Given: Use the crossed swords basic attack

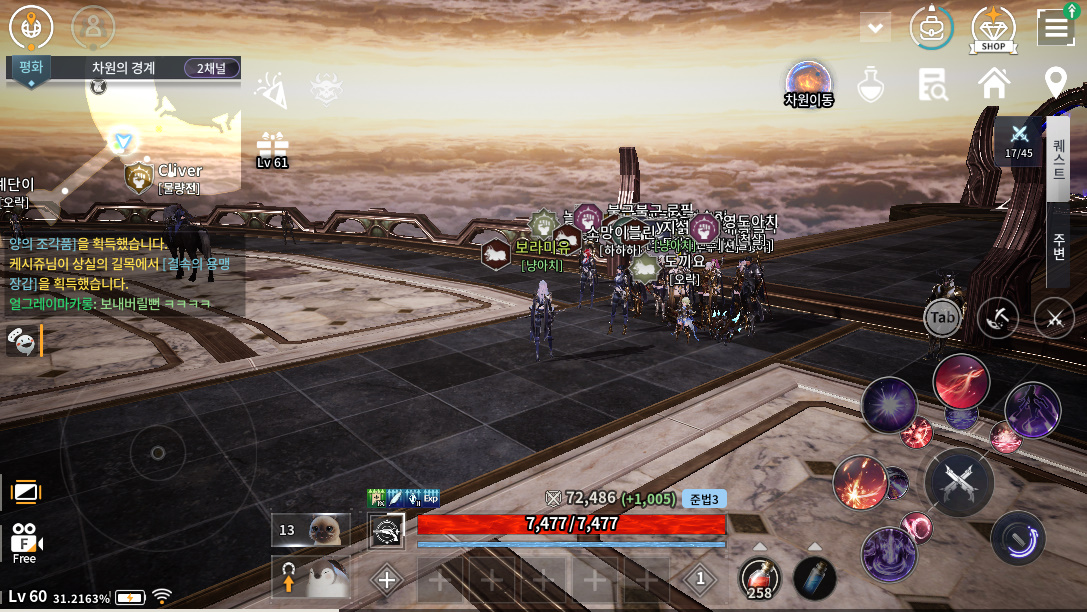Looking at the screenshot, I should [958, 482].
